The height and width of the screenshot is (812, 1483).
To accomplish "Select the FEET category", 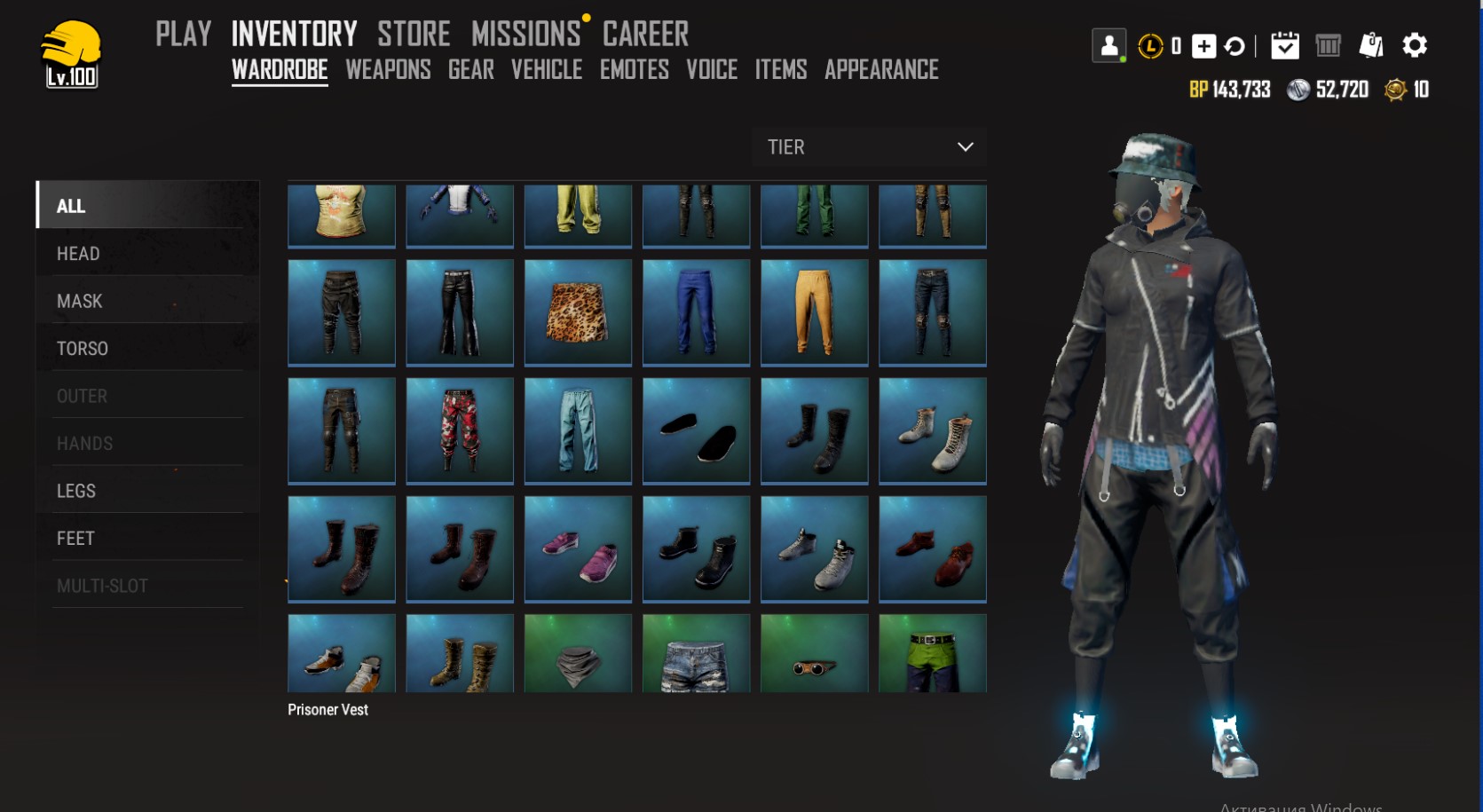I will click(x=75, y=539).
